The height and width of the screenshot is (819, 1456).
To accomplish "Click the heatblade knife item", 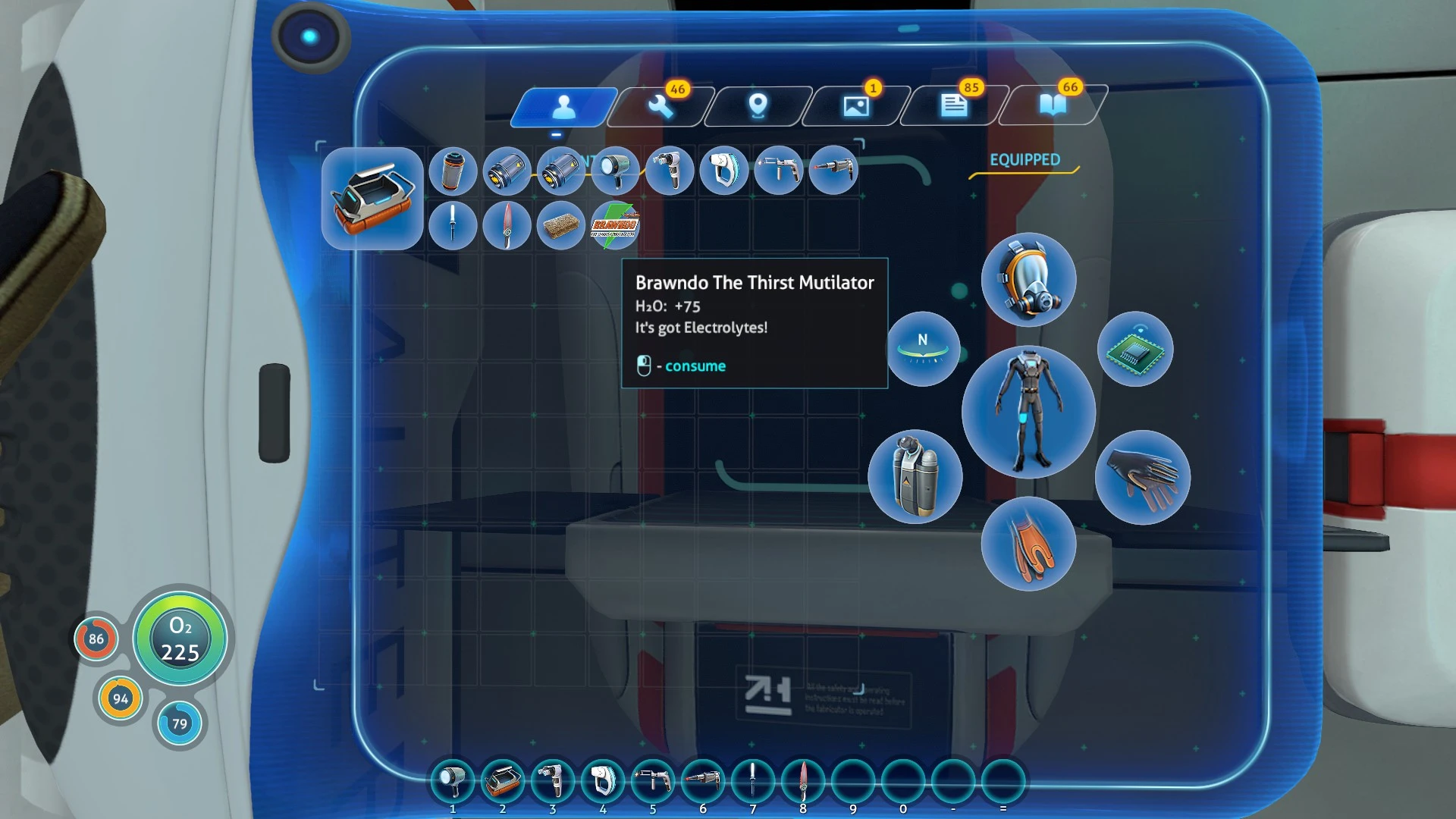I will pos(507,225).
